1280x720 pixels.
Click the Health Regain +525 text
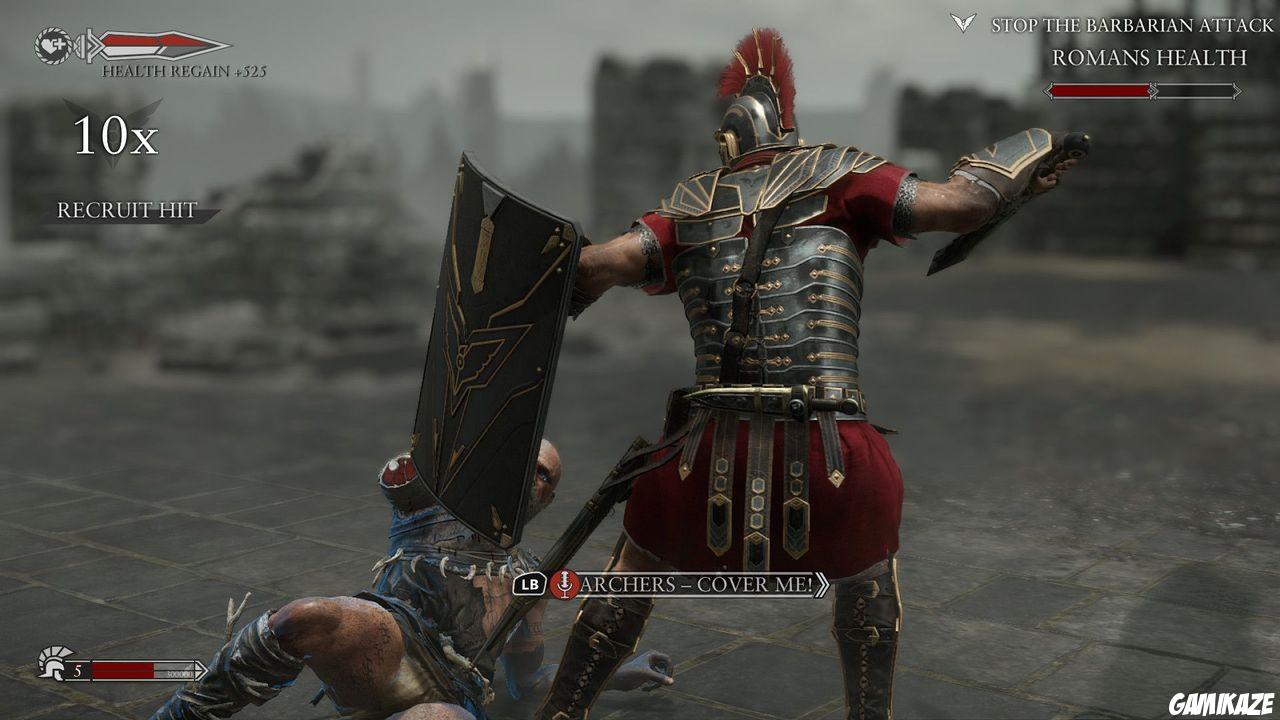(187, 72)
